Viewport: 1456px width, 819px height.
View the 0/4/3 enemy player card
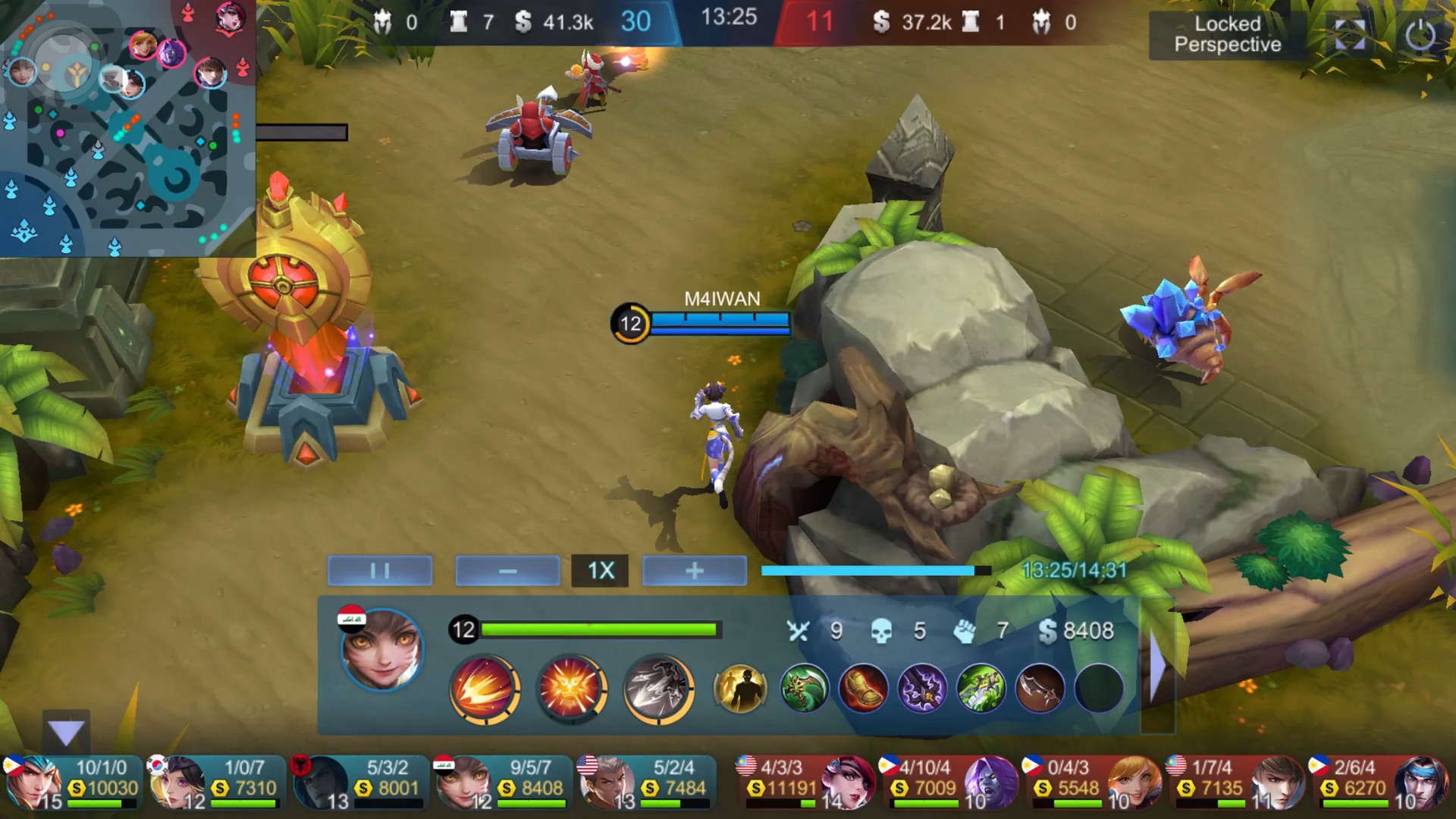1092,782
